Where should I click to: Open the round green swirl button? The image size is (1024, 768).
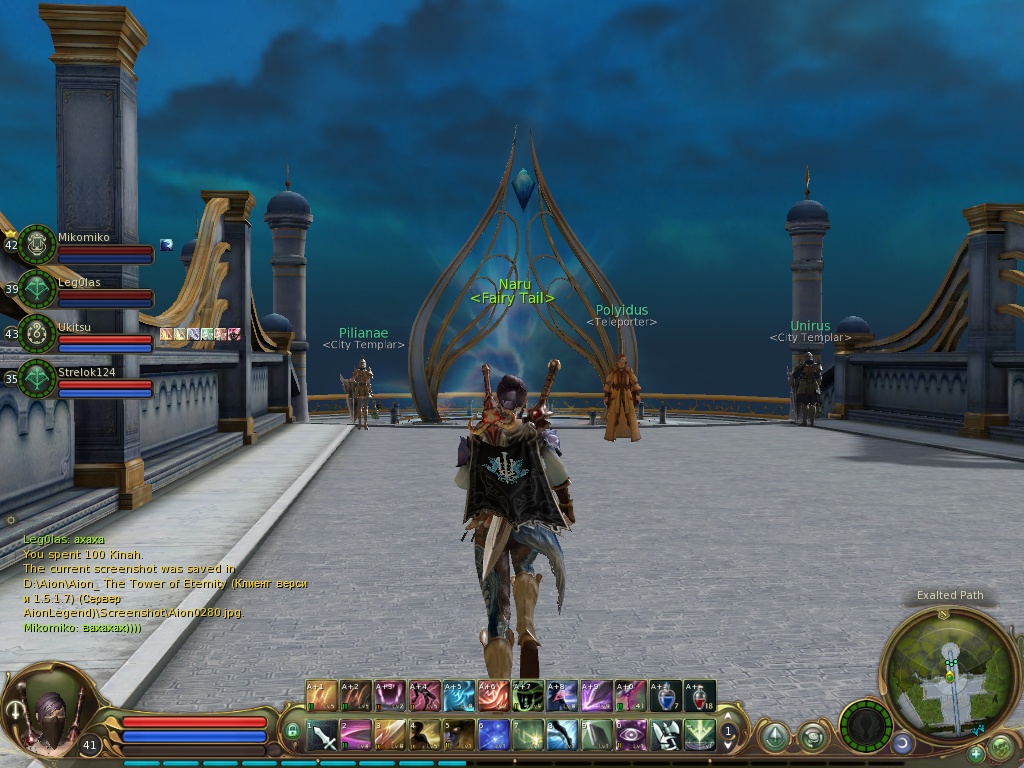[812, 737]
